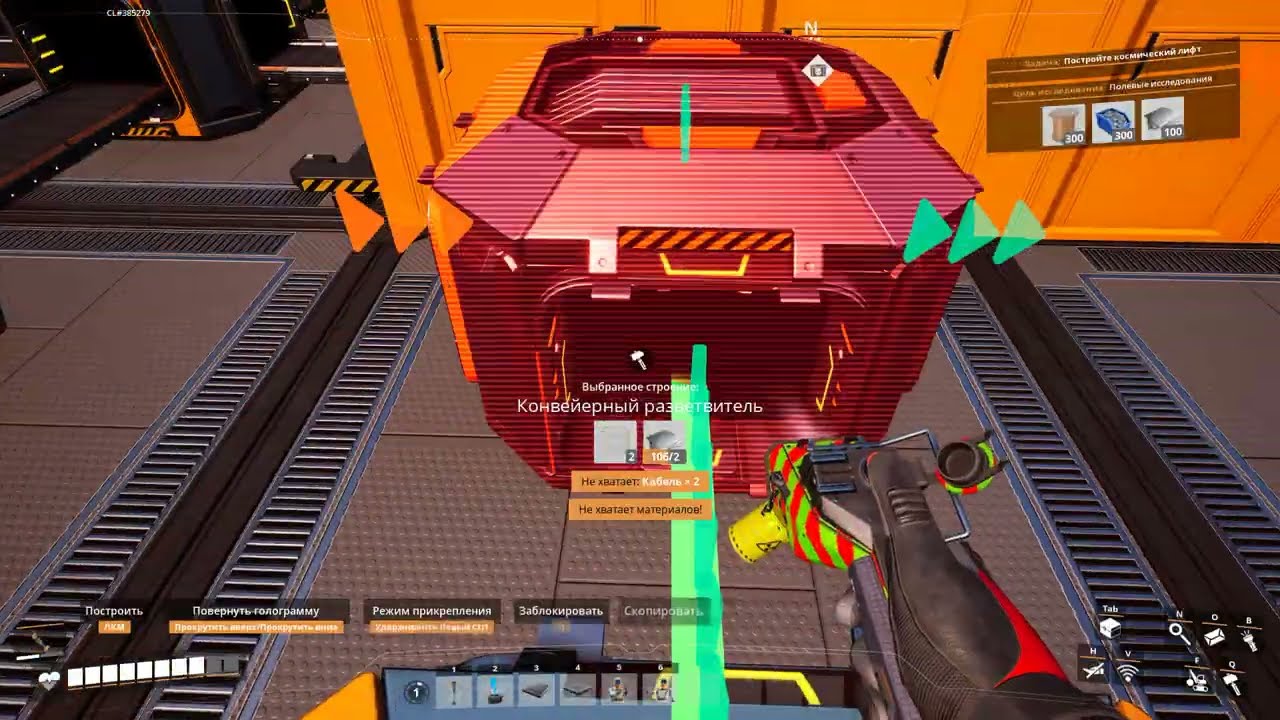Image resolution: width=1280 pixels, height=720 pixels.
Task: Open the inventory crate icon
Action: point(1109,629)
